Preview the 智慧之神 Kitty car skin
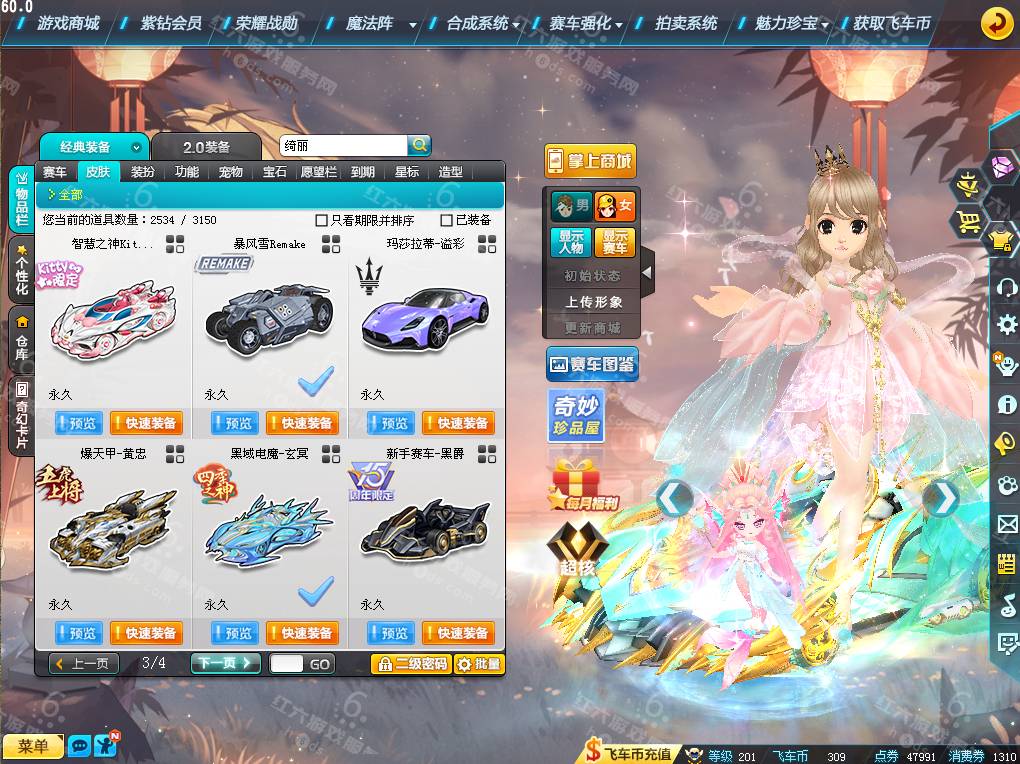 click(76, 423)
